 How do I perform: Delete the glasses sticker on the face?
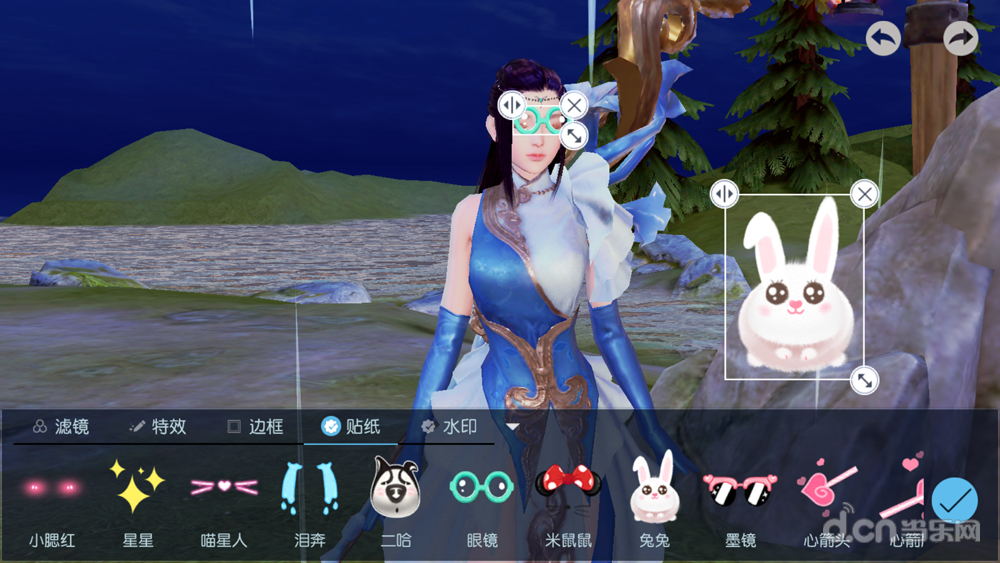click(x=573, y=104)
